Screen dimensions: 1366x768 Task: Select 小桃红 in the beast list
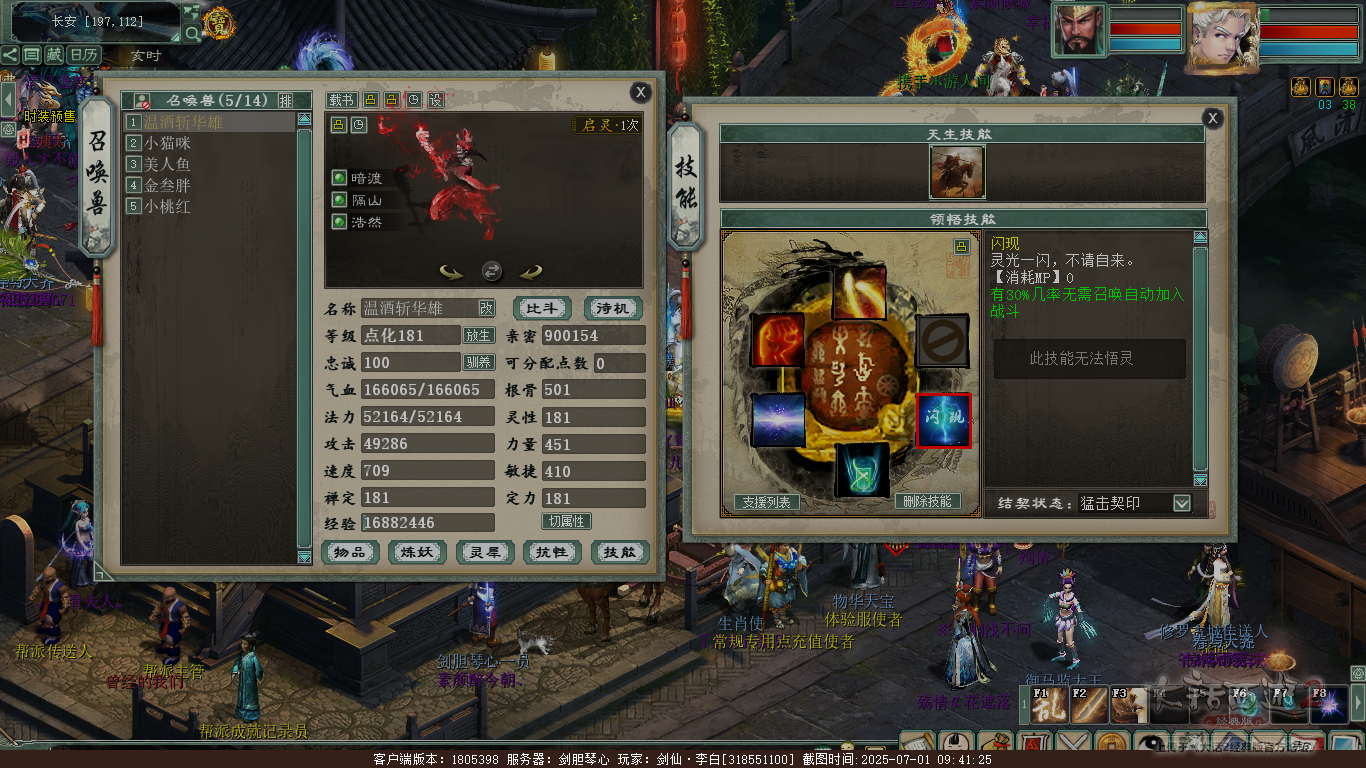tap(167, 206)
